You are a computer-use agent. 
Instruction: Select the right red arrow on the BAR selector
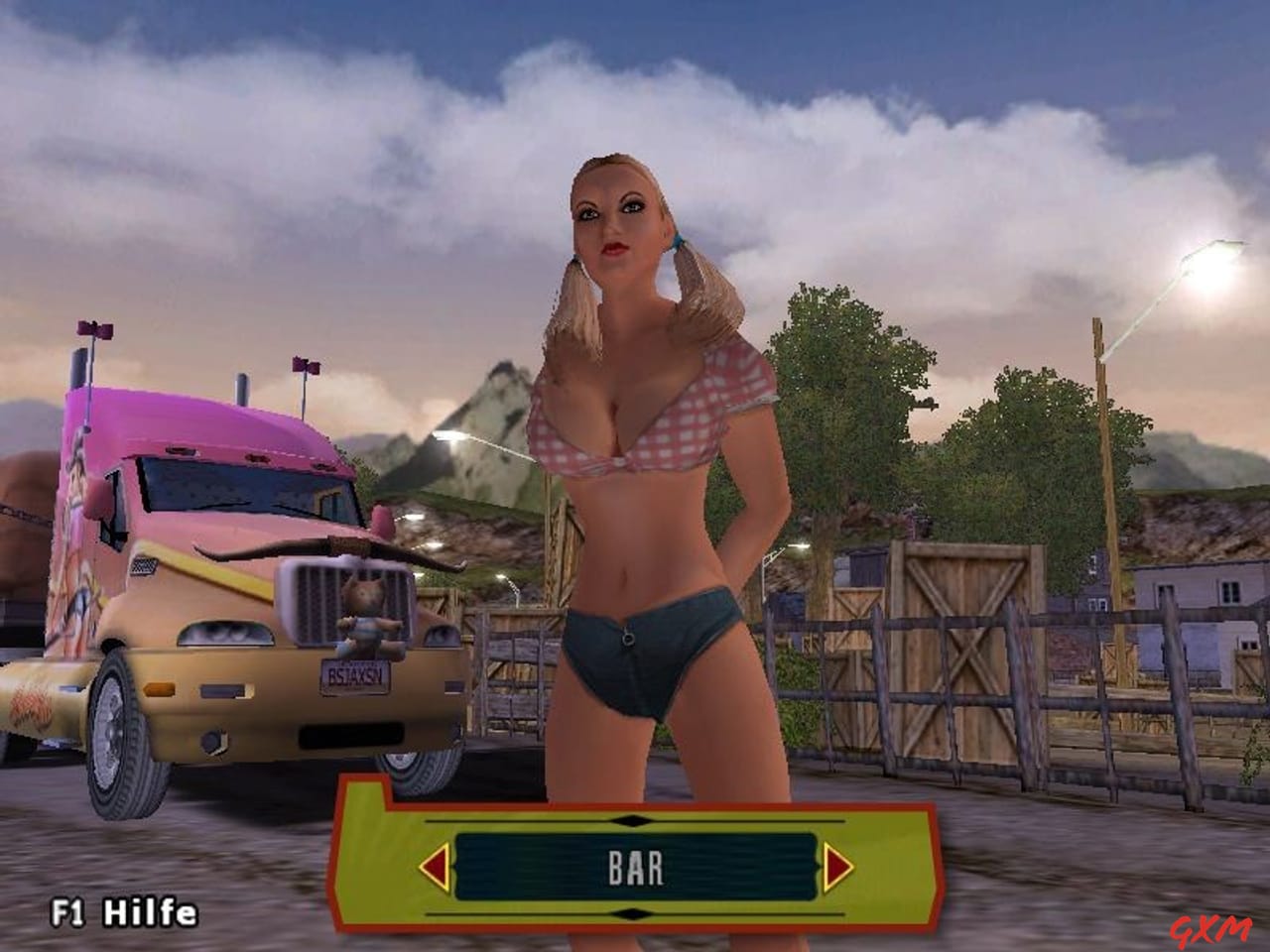pos(836,867)
